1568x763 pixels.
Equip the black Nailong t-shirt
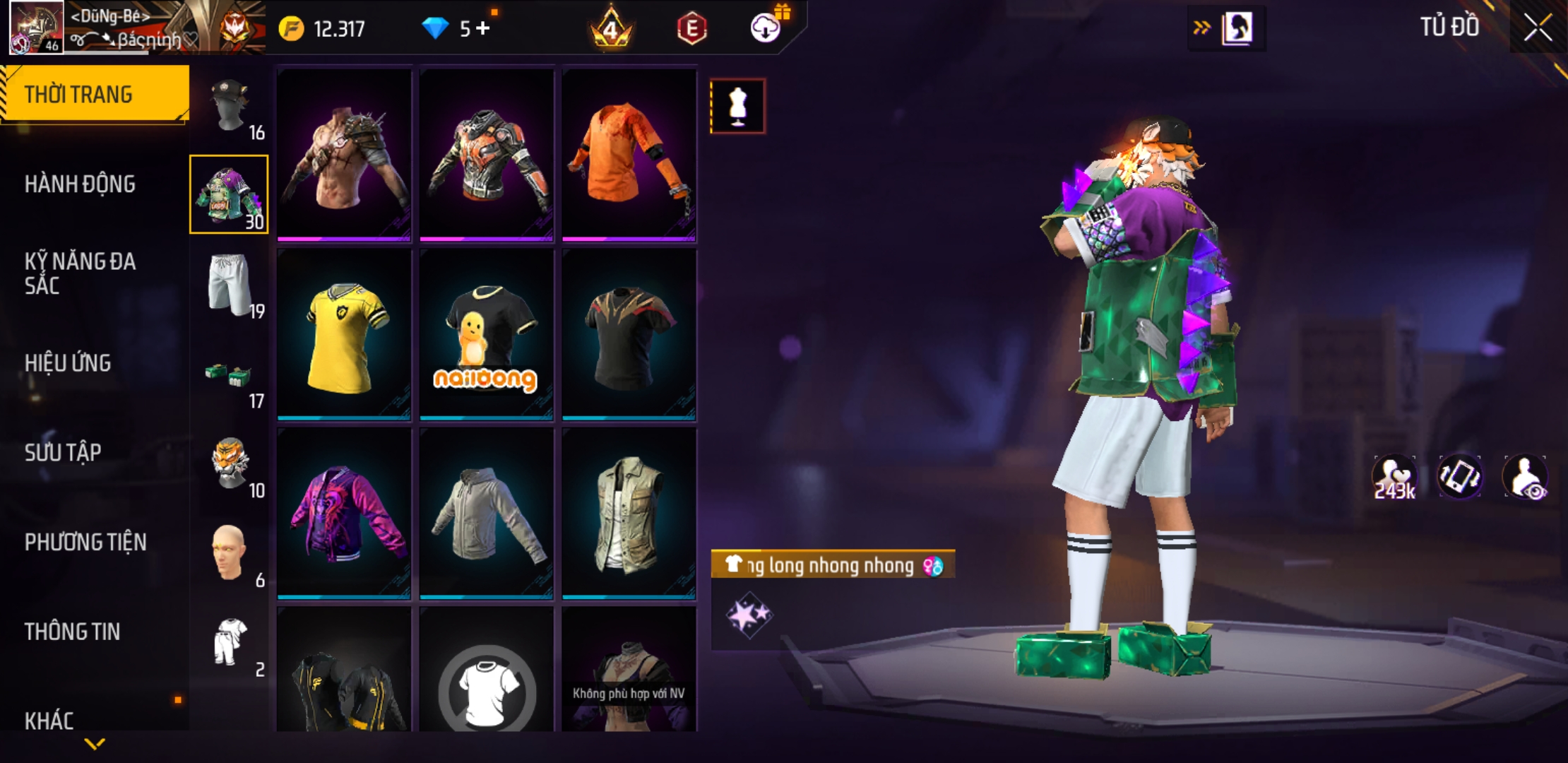[x=487, y=335]
